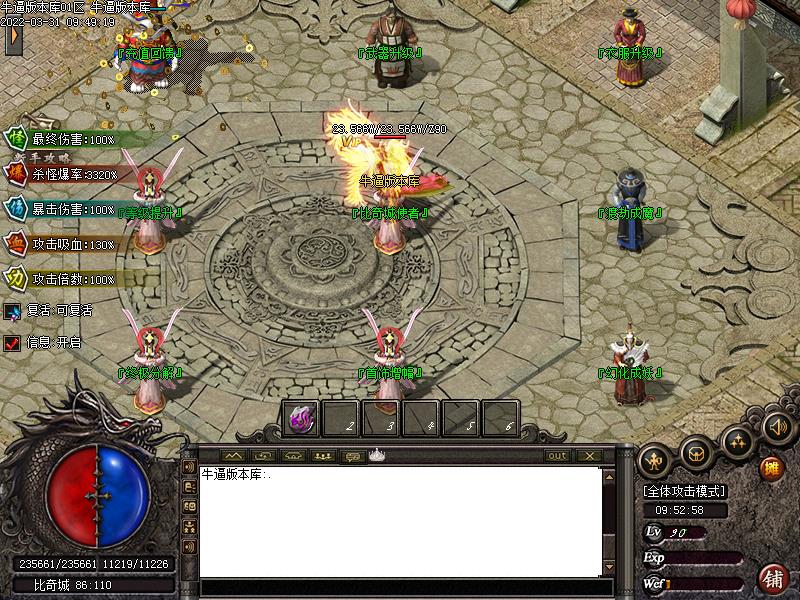Open the bag inventory round button
This screenshot has width=800, height=600.
(697, 453)
